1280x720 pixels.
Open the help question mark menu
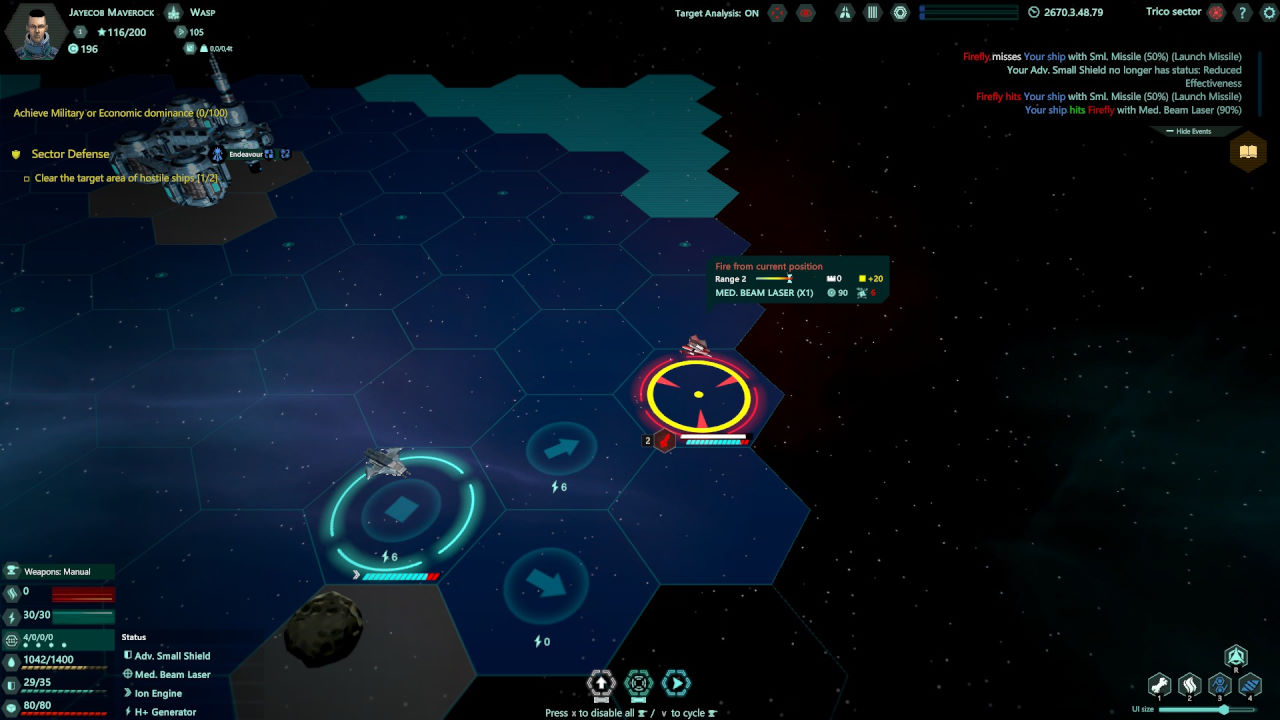pos(1242,13)
